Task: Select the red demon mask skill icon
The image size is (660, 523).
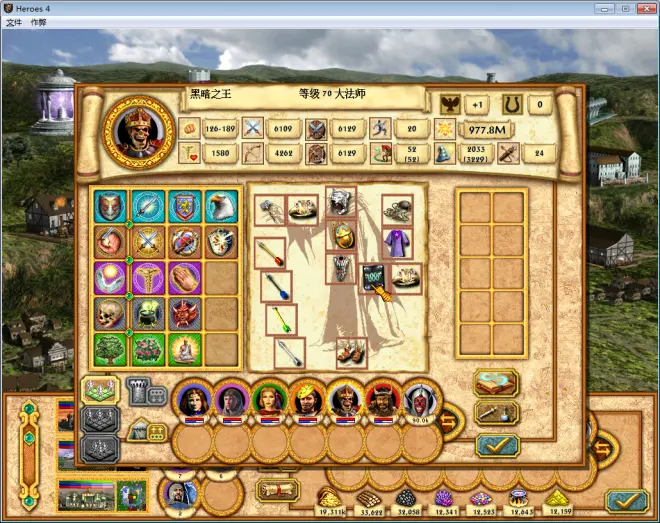Action: [184, 313]
